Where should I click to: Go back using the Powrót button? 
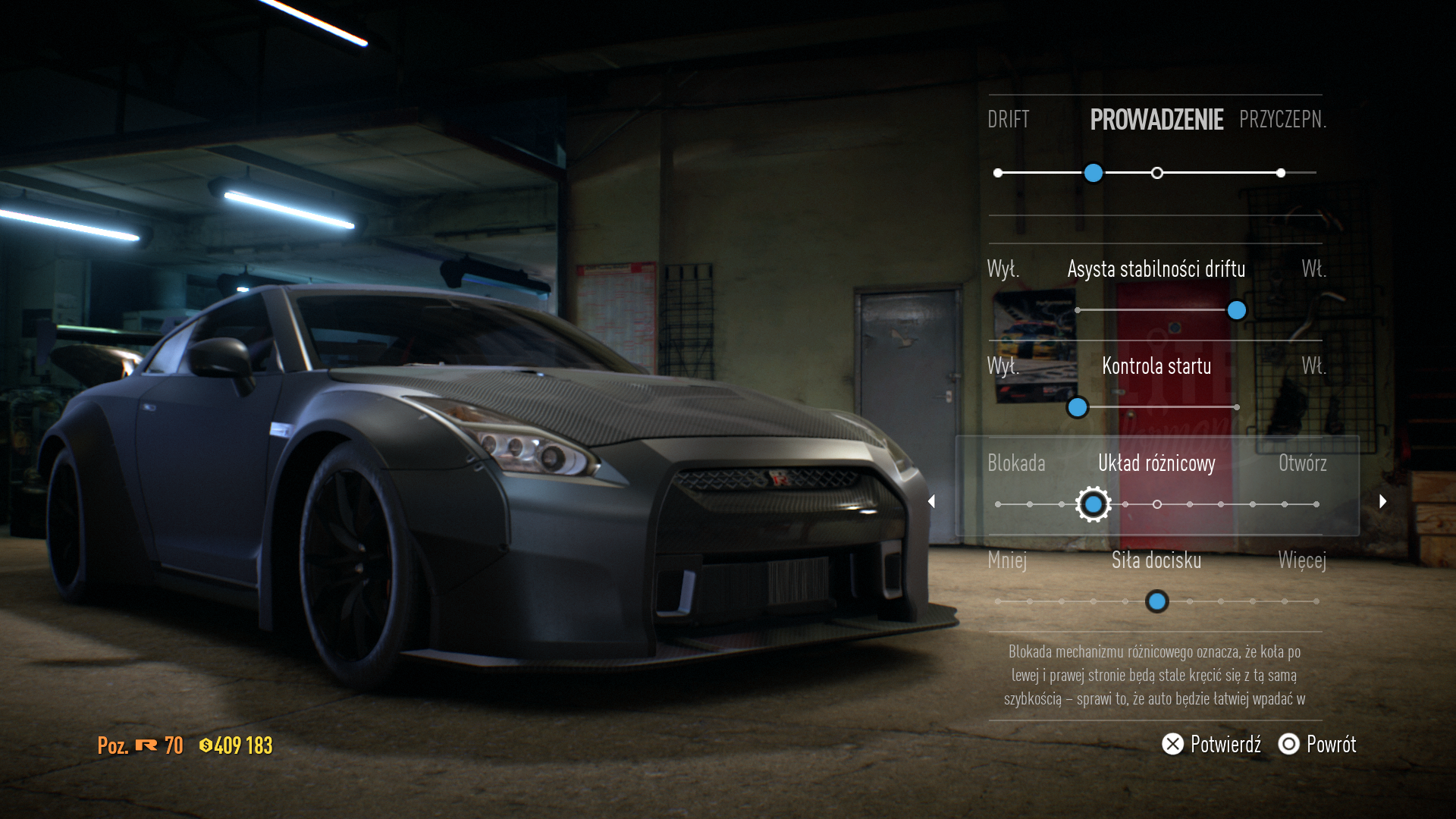(1317, 744)
